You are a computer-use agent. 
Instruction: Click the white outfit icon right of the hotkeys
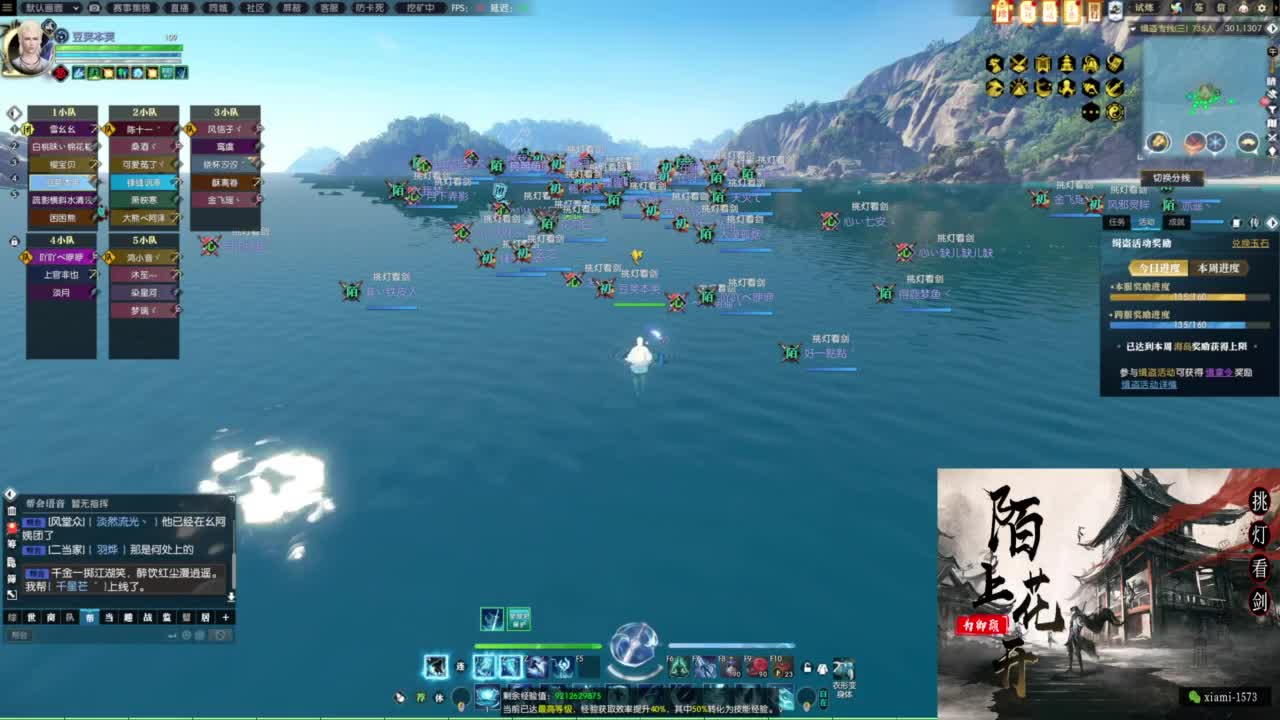pos(820,668)
